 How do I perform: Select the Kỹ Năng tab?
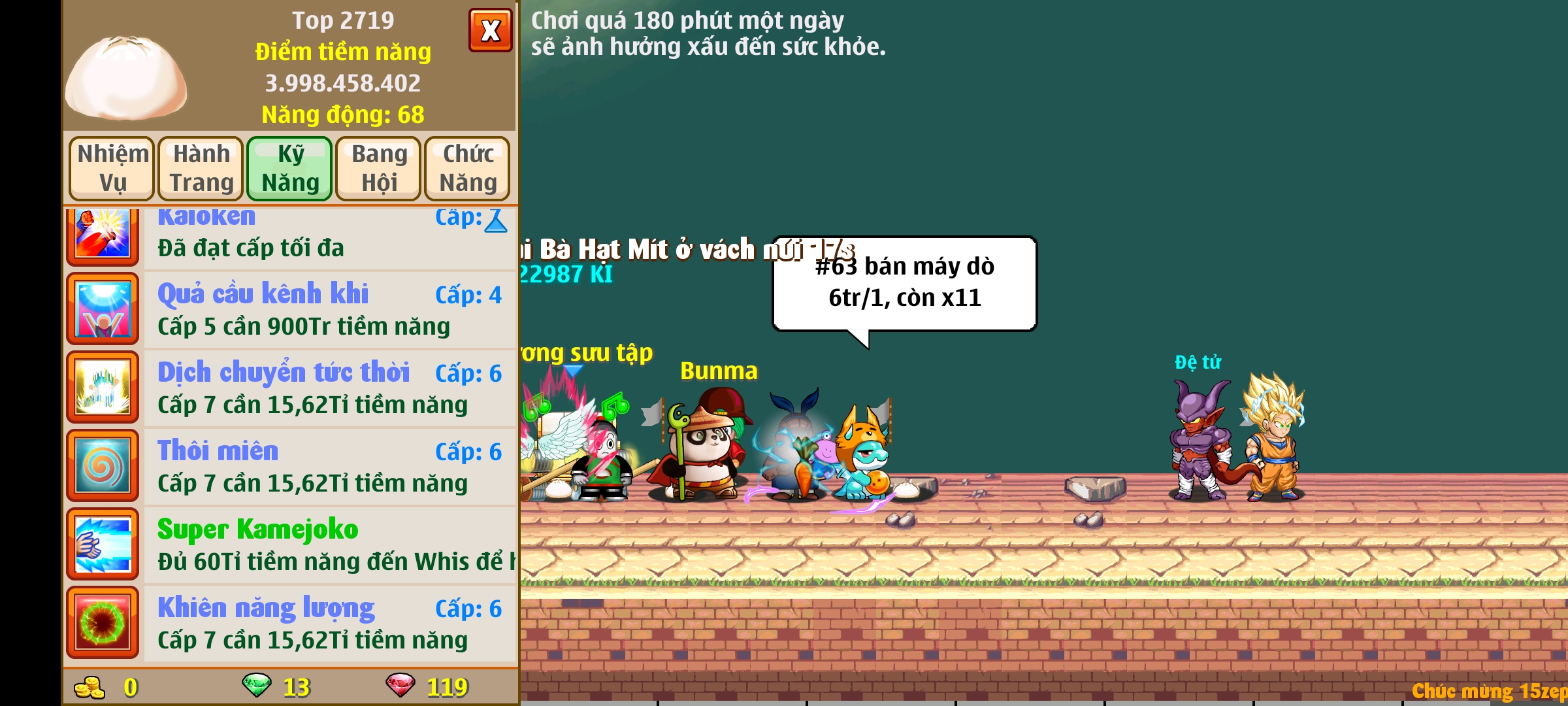pos(289,168)
